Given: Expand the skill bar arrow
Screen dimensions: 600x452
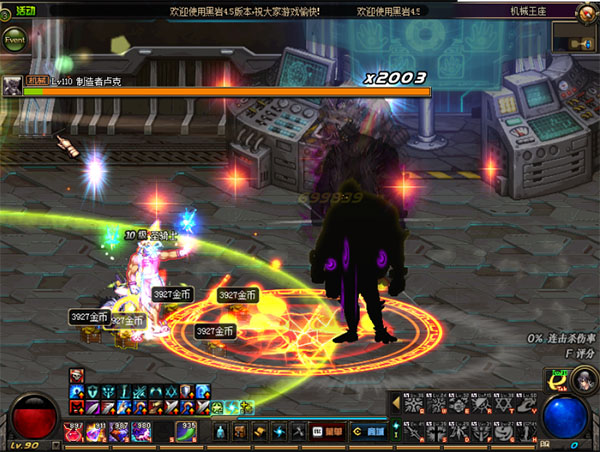Looking at the screenshot, I should click(x=395, y=402).
